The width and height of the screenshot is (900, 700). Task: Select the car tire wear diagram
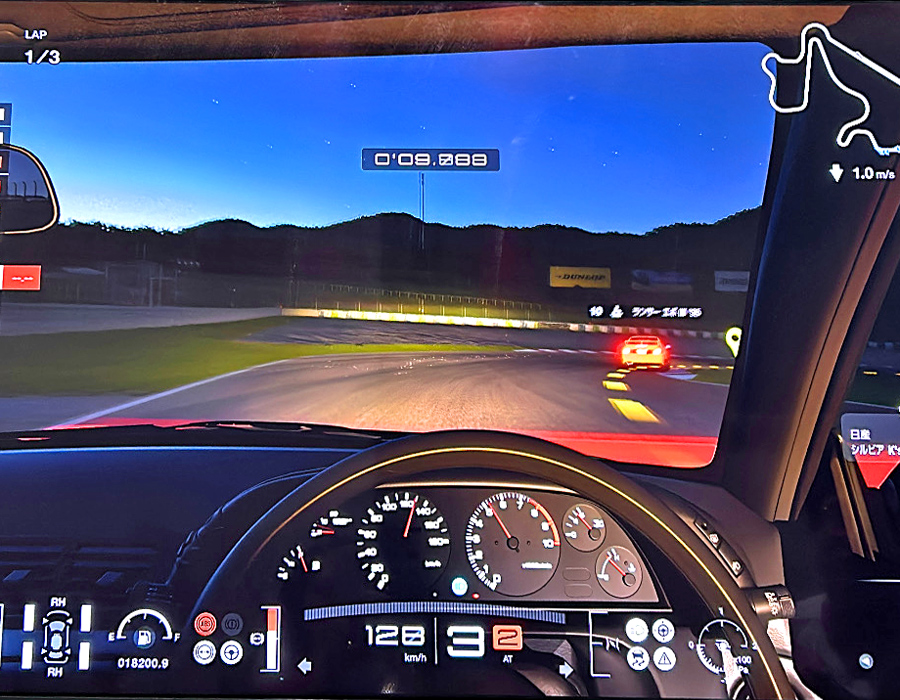pos(57,637)
